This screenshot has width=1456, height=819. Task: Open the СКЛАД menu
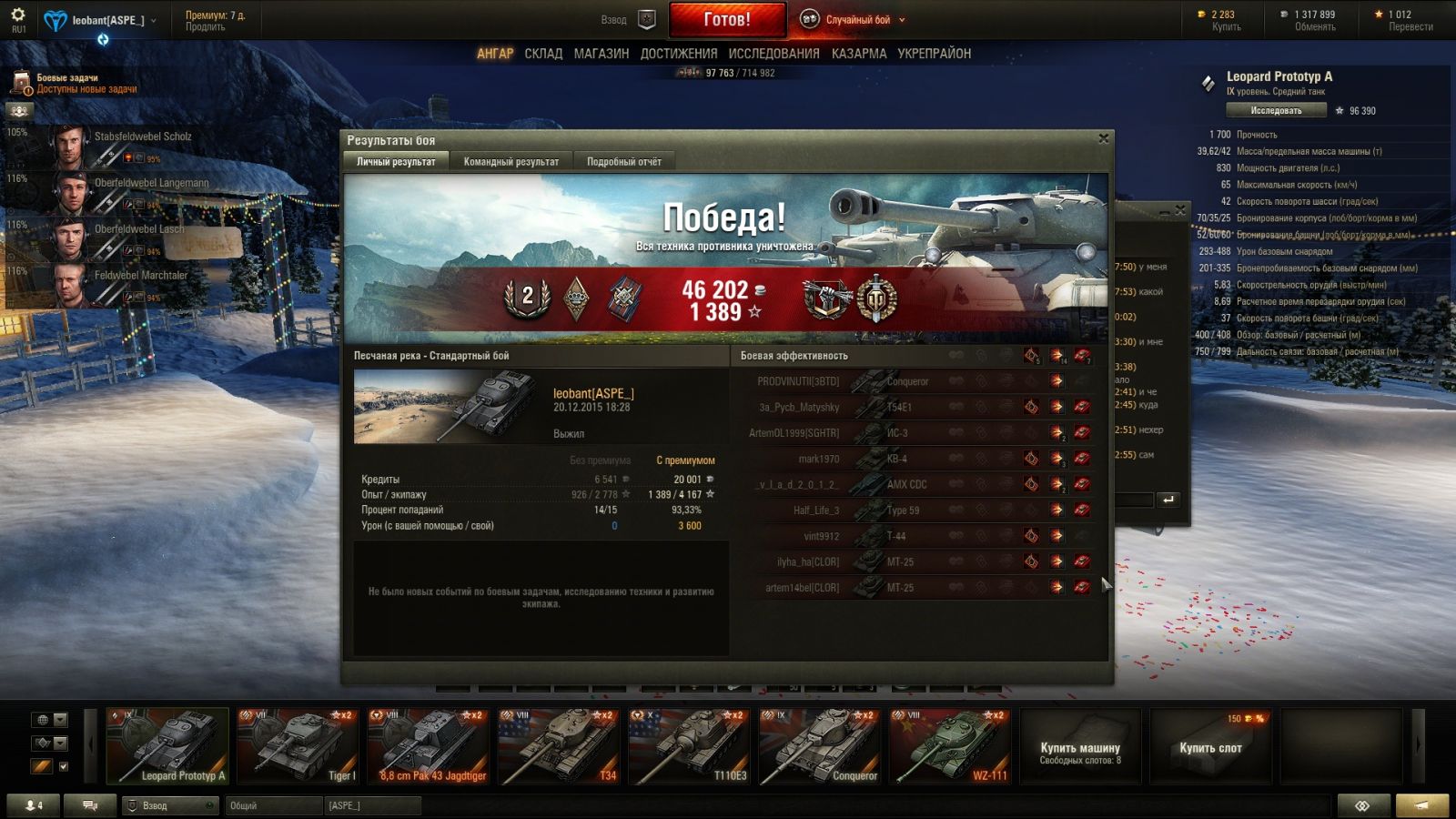coord(543,54)
